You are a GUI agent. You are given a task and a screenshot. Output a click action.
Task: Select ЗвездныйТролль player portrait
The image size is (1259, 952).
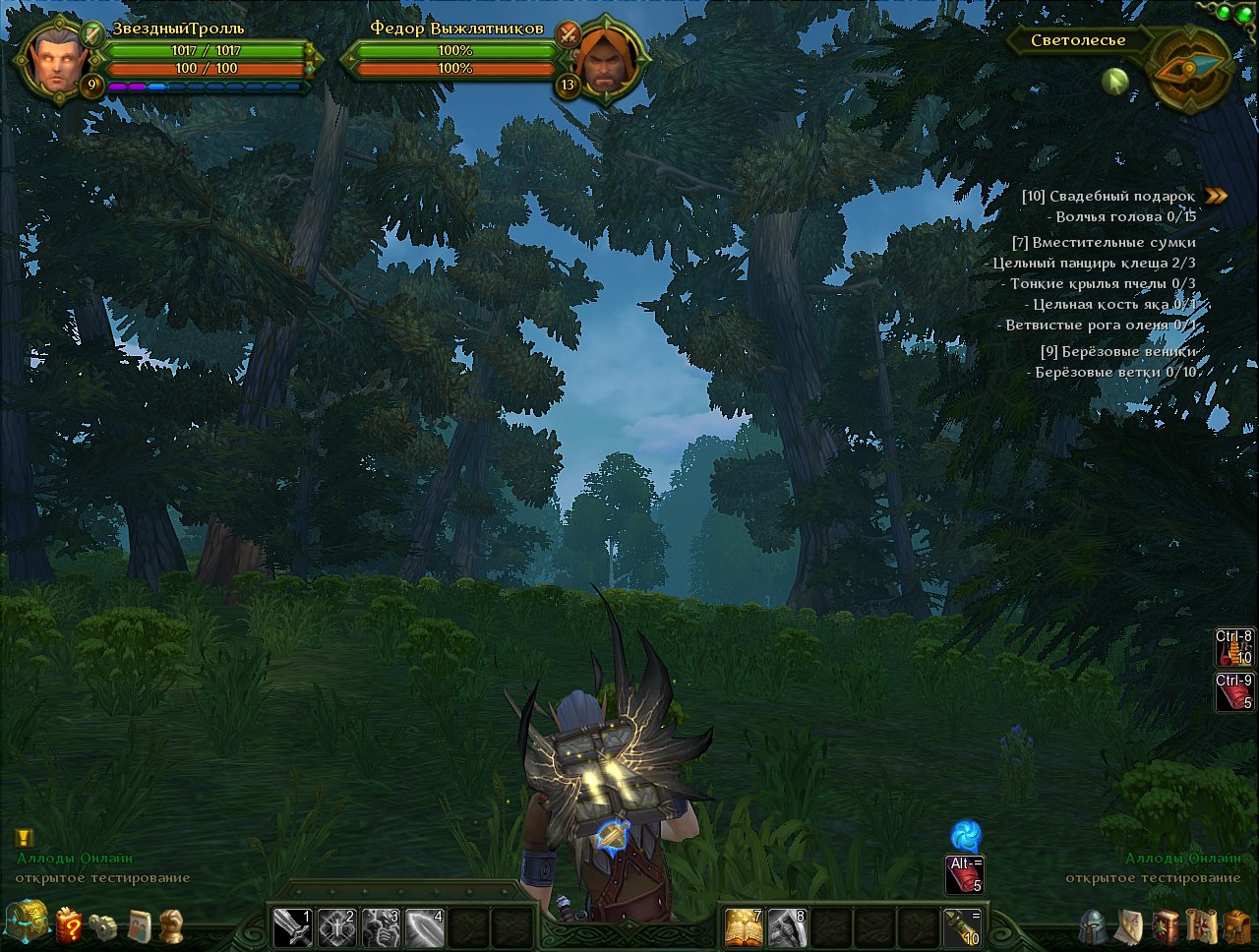pyautogui.click(x=49, y=57)
